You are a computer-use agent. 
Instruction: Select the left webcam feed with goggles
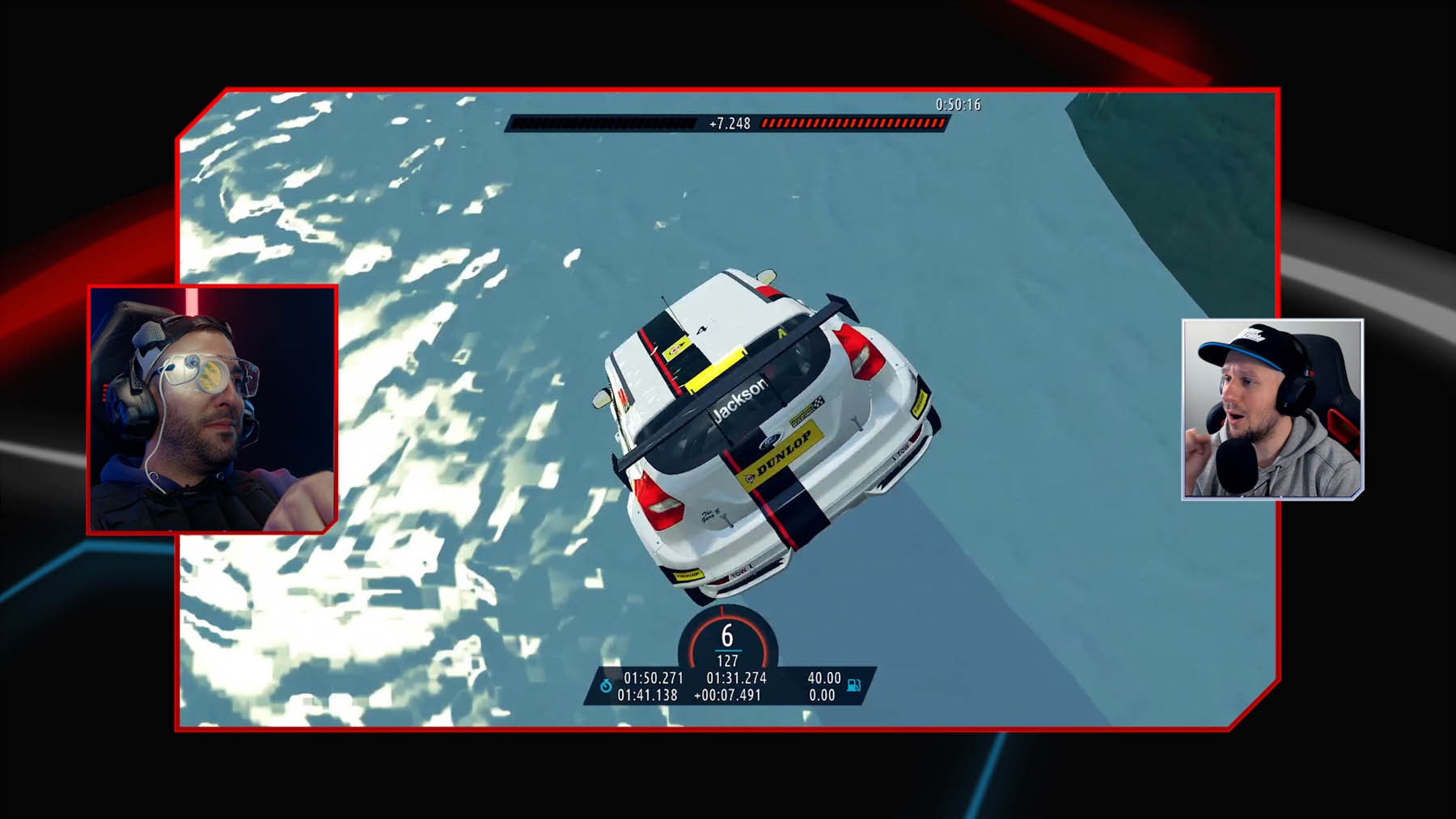click(212, 409)
